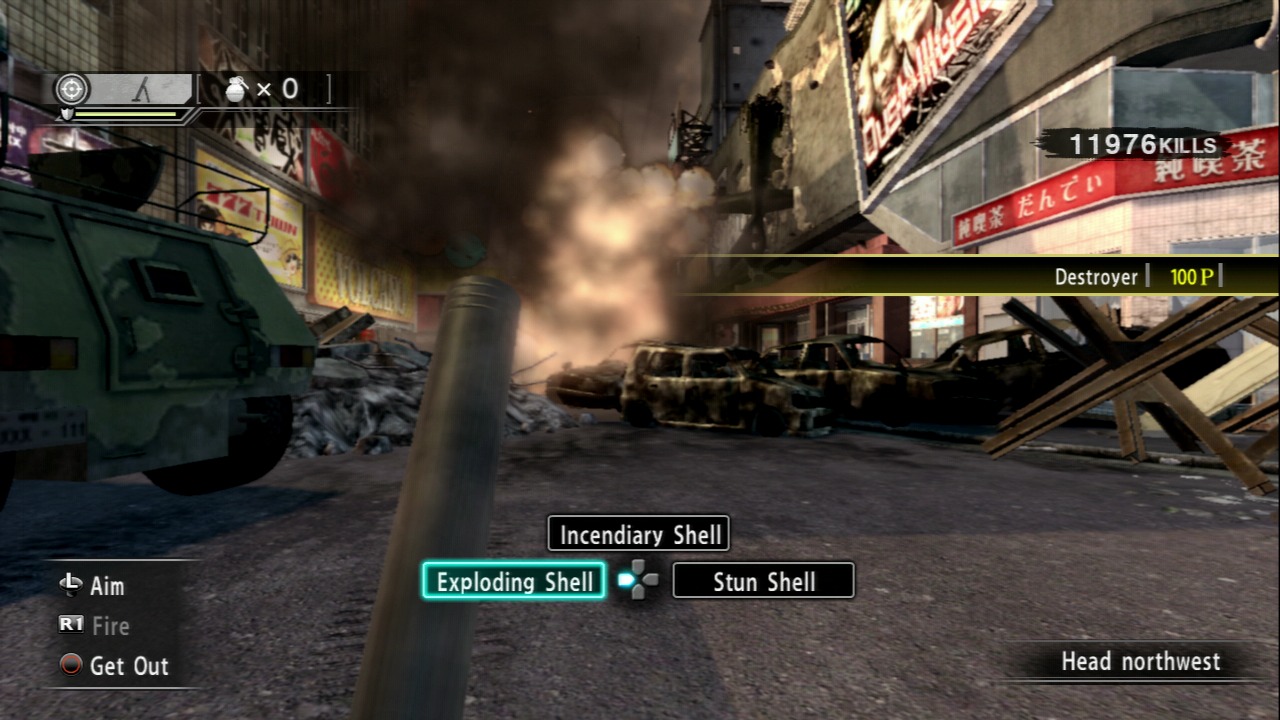Choose the Exploding Shell option
Screen dimensions: 1280x720
point(514,581)
